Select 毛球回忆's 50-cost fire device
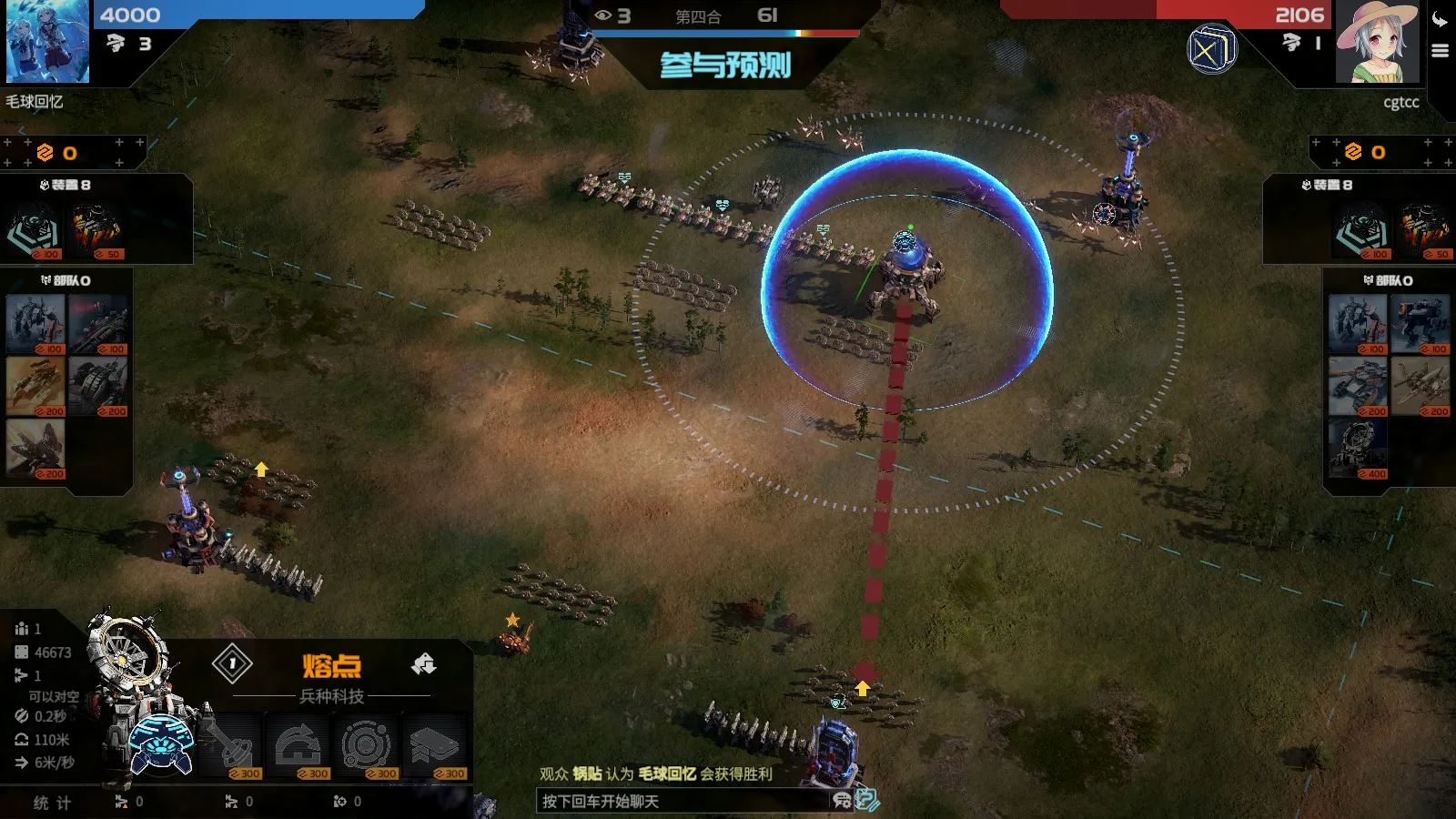1456x819 pixels. pyautogui.click(x=96, y=232)
